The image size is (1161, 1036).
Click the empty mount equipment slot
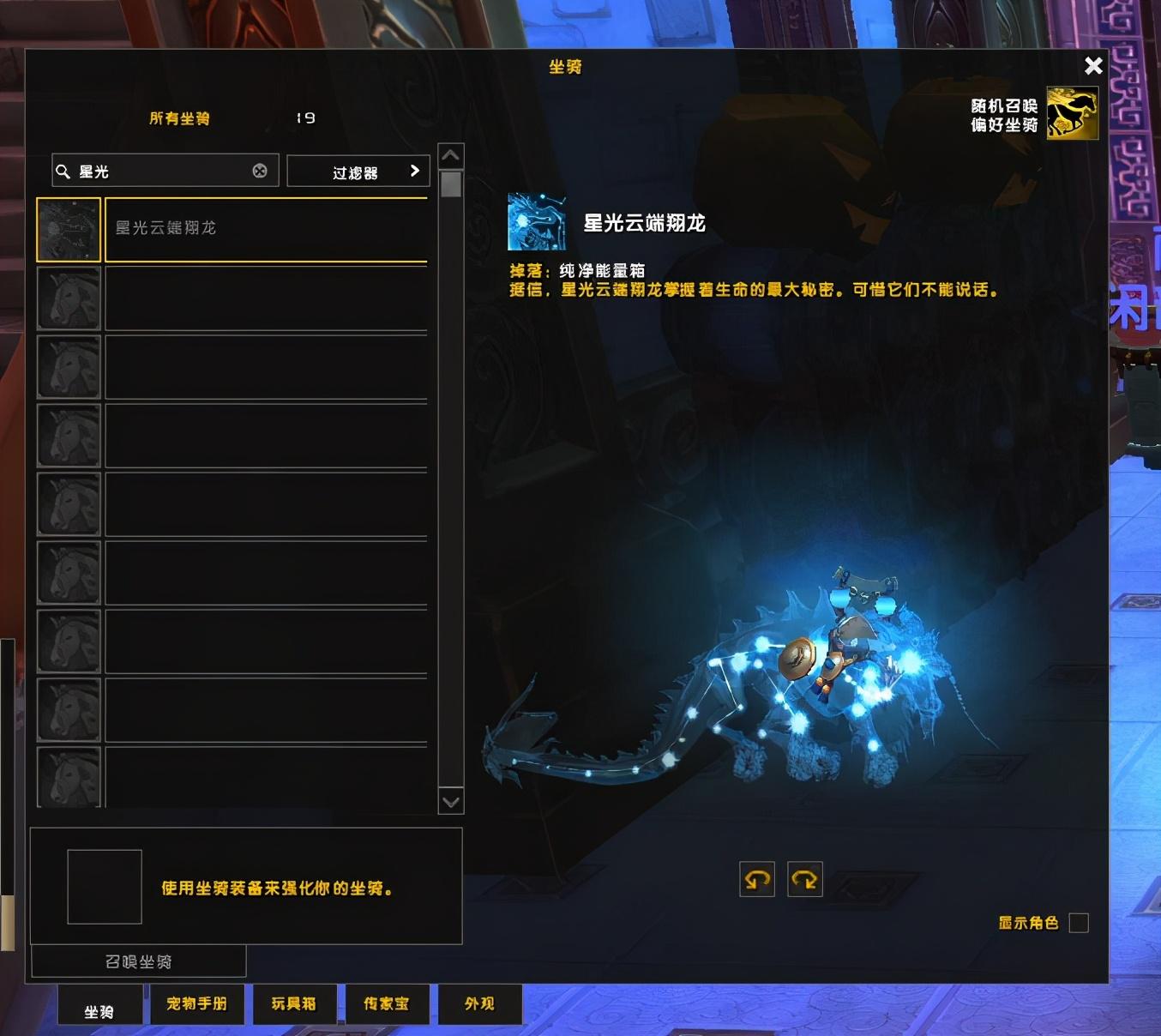[x=104, y=886]
